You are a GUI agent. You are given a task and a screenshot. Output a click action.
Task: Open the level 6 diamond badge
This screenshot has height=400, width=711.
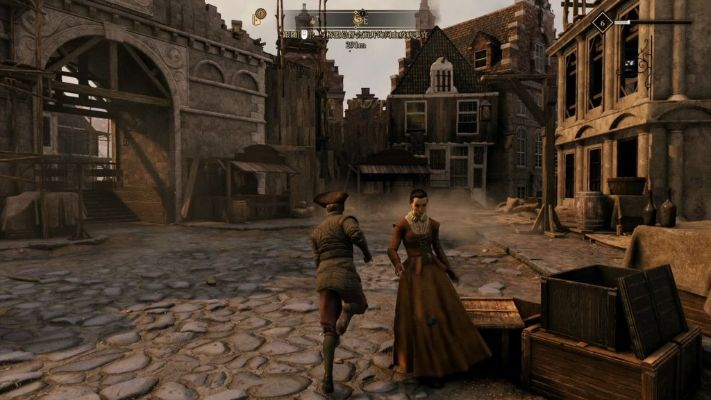602,22
